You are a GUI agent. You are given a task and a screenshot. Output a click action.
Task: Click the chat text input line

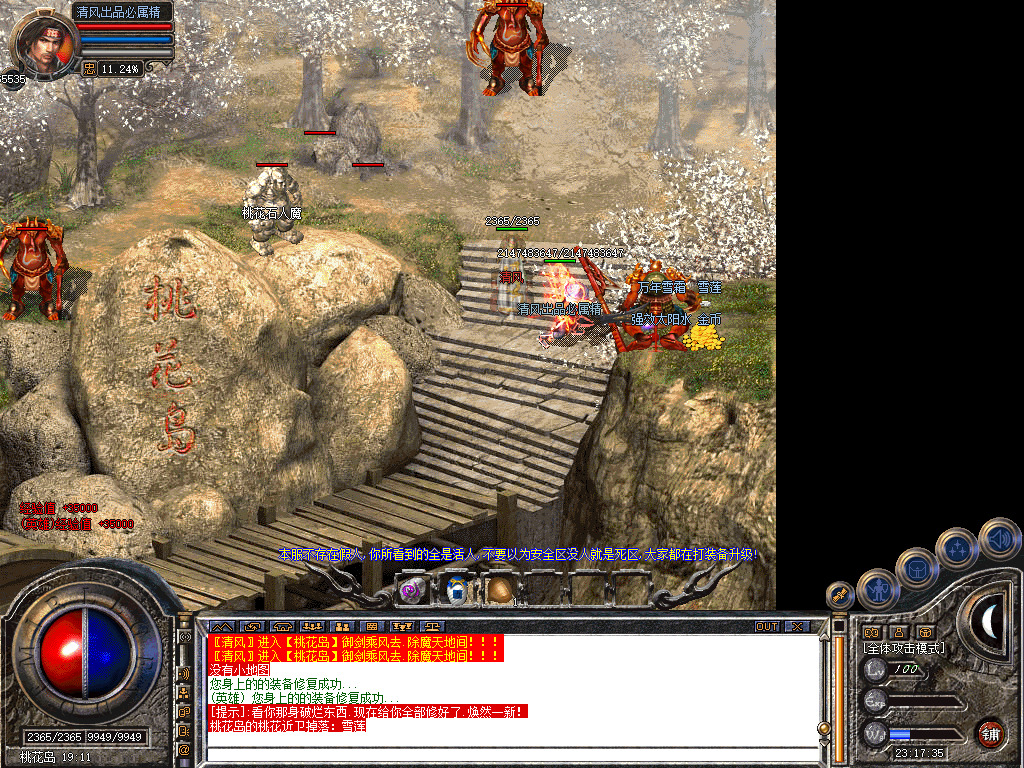510,755
